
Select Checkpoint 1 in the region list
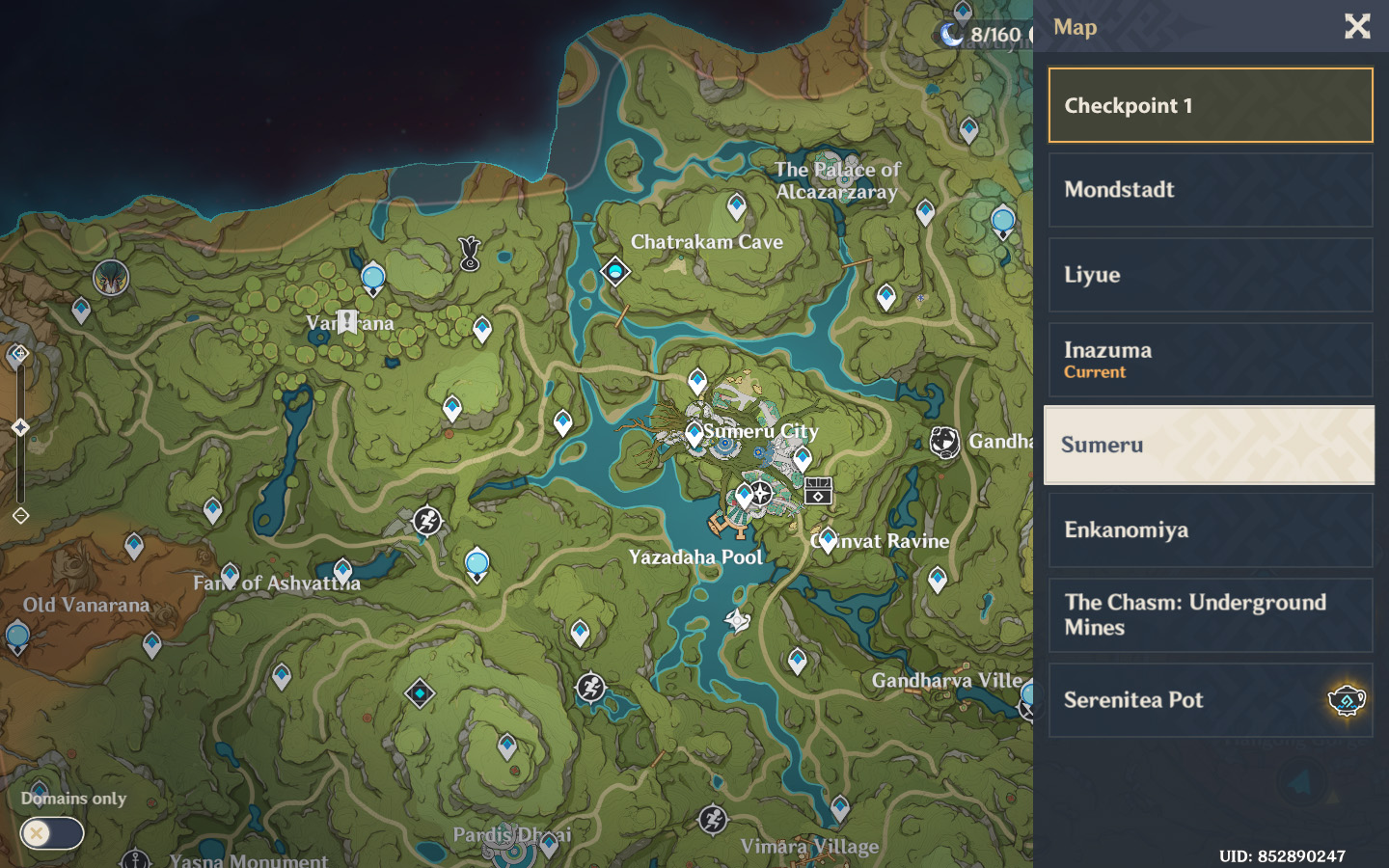(x=1210, y=105)
